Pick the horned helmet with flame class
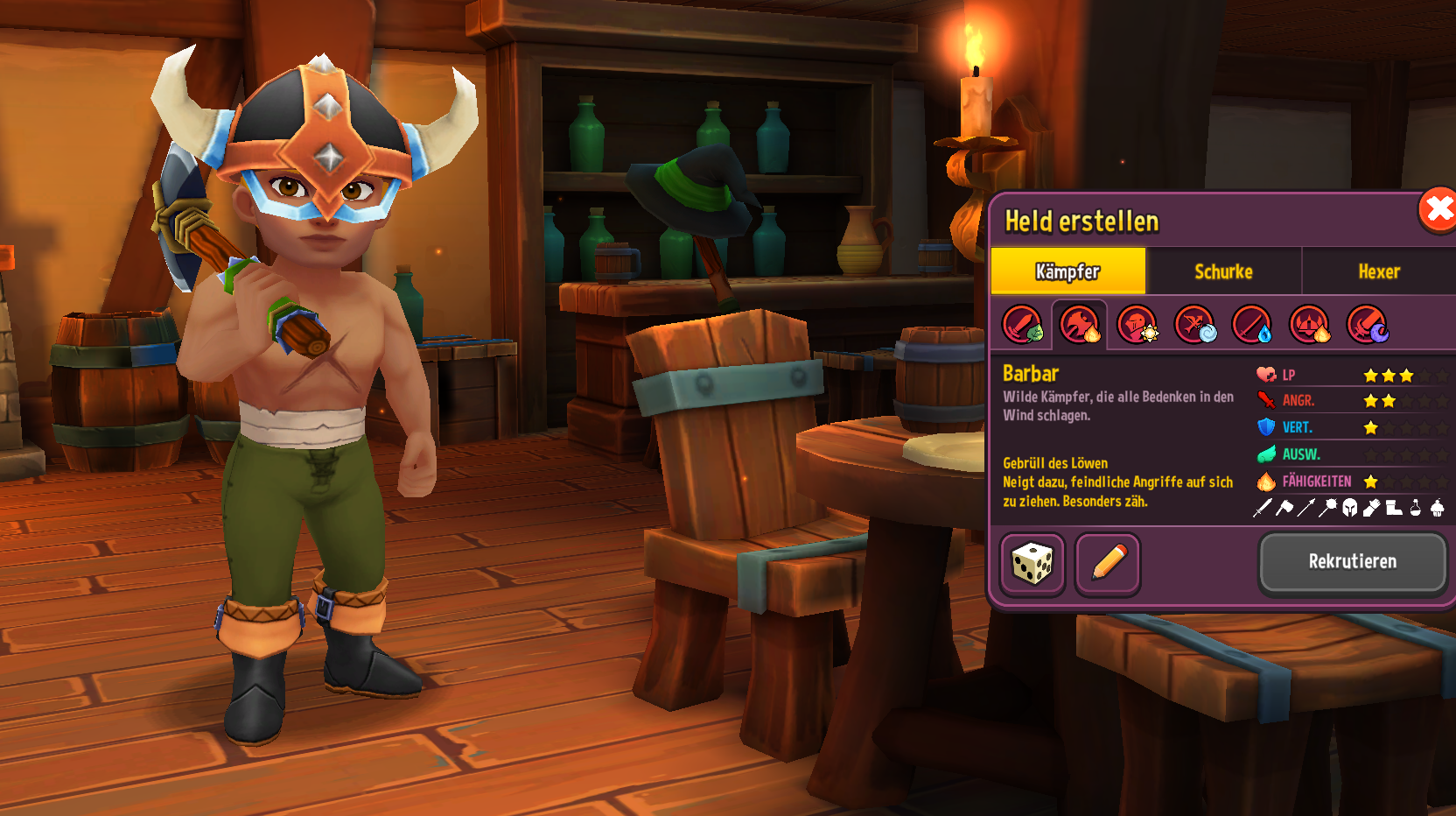The height and width of the screenshot is (816, 1456). pos(1310,325)
